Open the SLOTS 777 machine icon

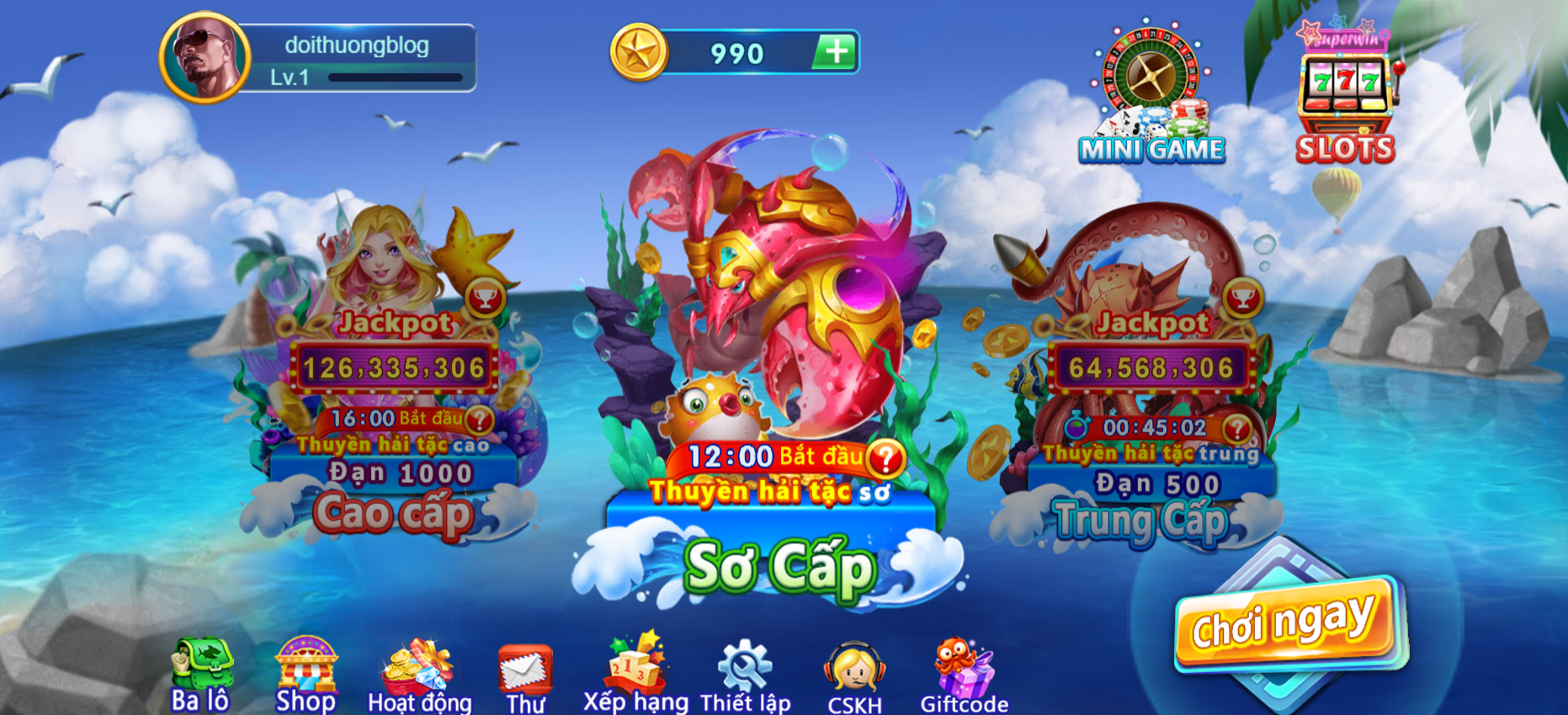[x=1345, y=84]
